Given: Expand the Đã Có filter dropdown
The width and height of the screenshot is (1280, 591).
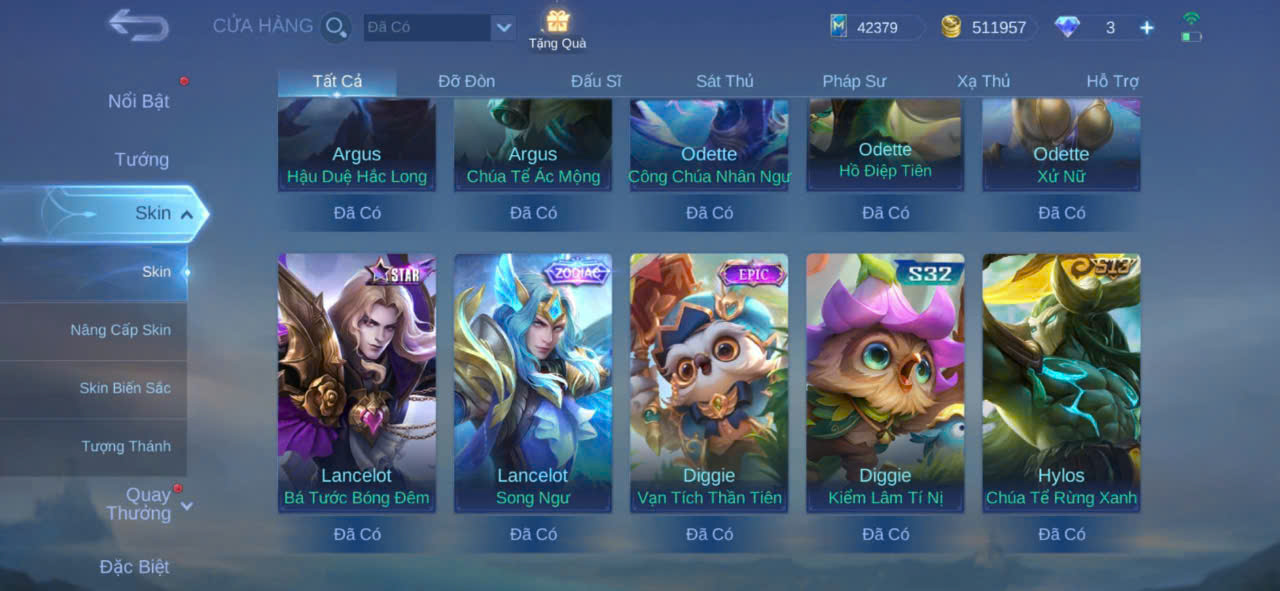Looking at the screenshot, I should pyautogui.click(x=503, y=27).
